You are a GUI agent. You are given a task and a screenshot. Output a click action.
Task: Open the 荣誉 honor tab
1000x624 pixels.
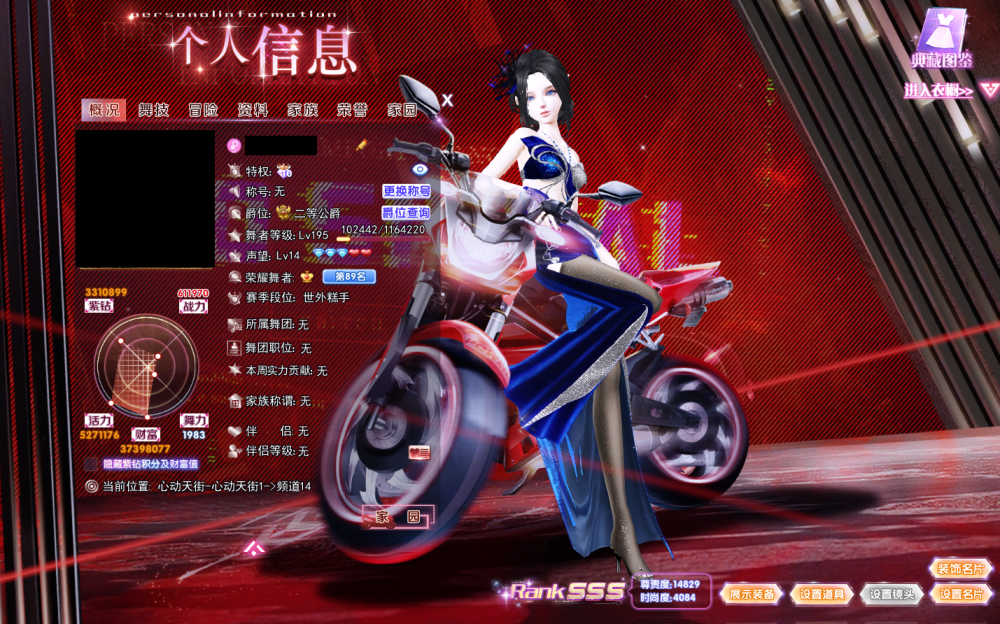(351, 110)
